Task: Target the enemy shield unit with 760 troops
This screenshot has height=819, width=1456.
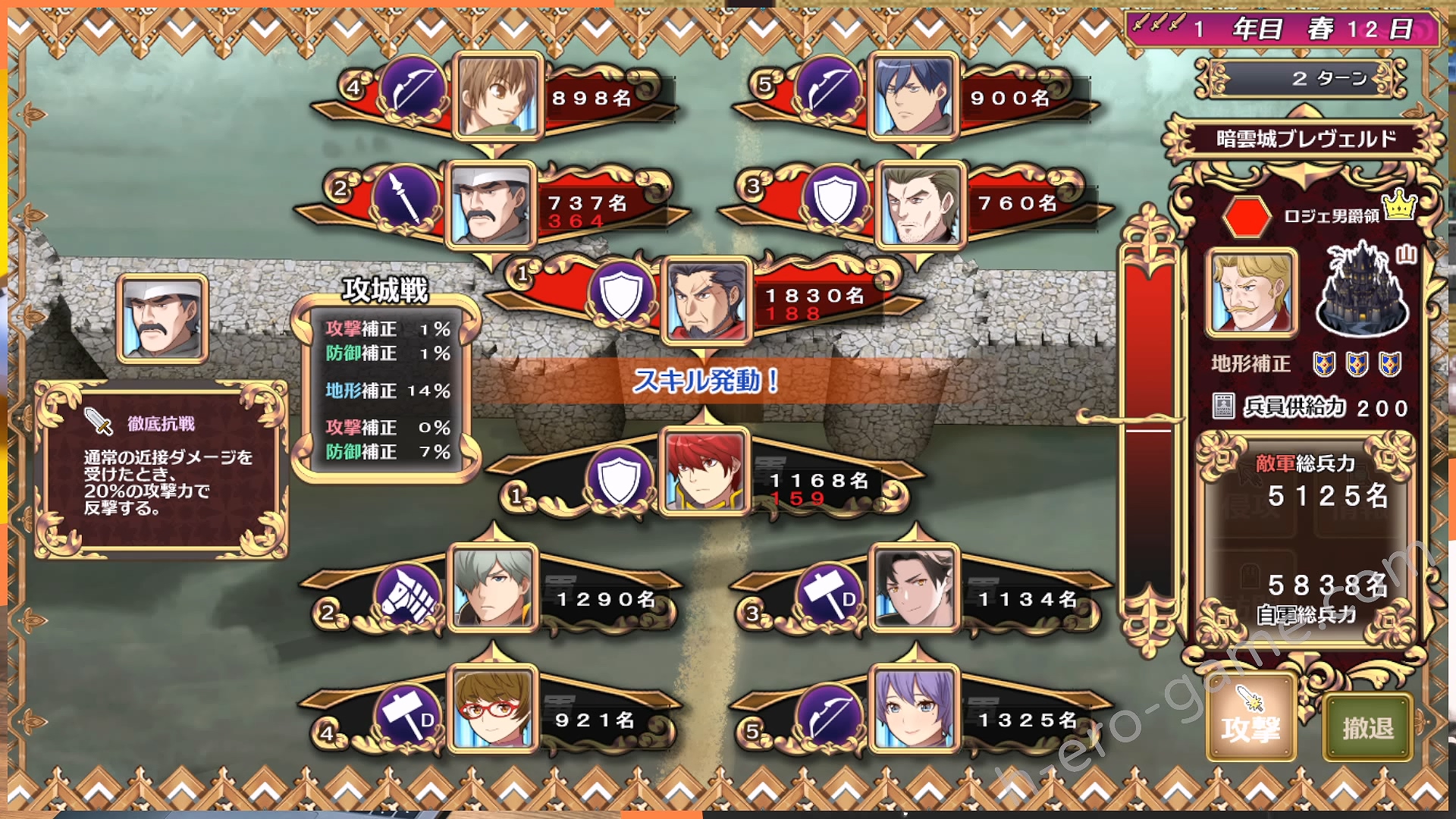Action: click(921, 205)
